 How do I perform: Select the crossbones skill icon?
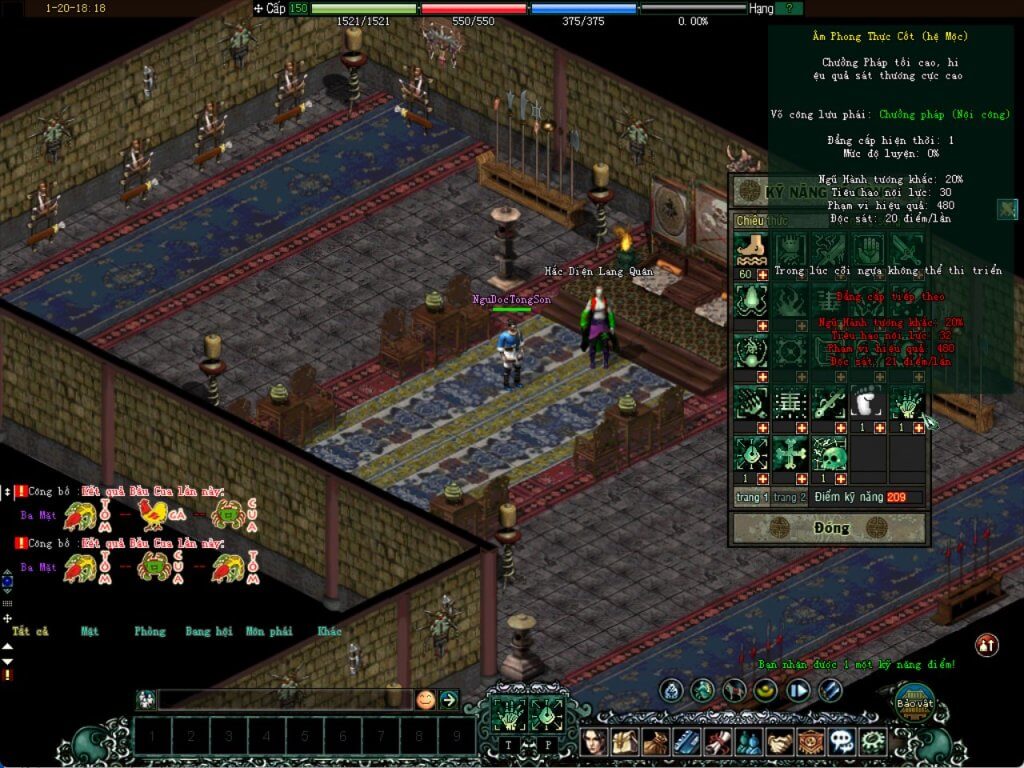pos(791,455)
